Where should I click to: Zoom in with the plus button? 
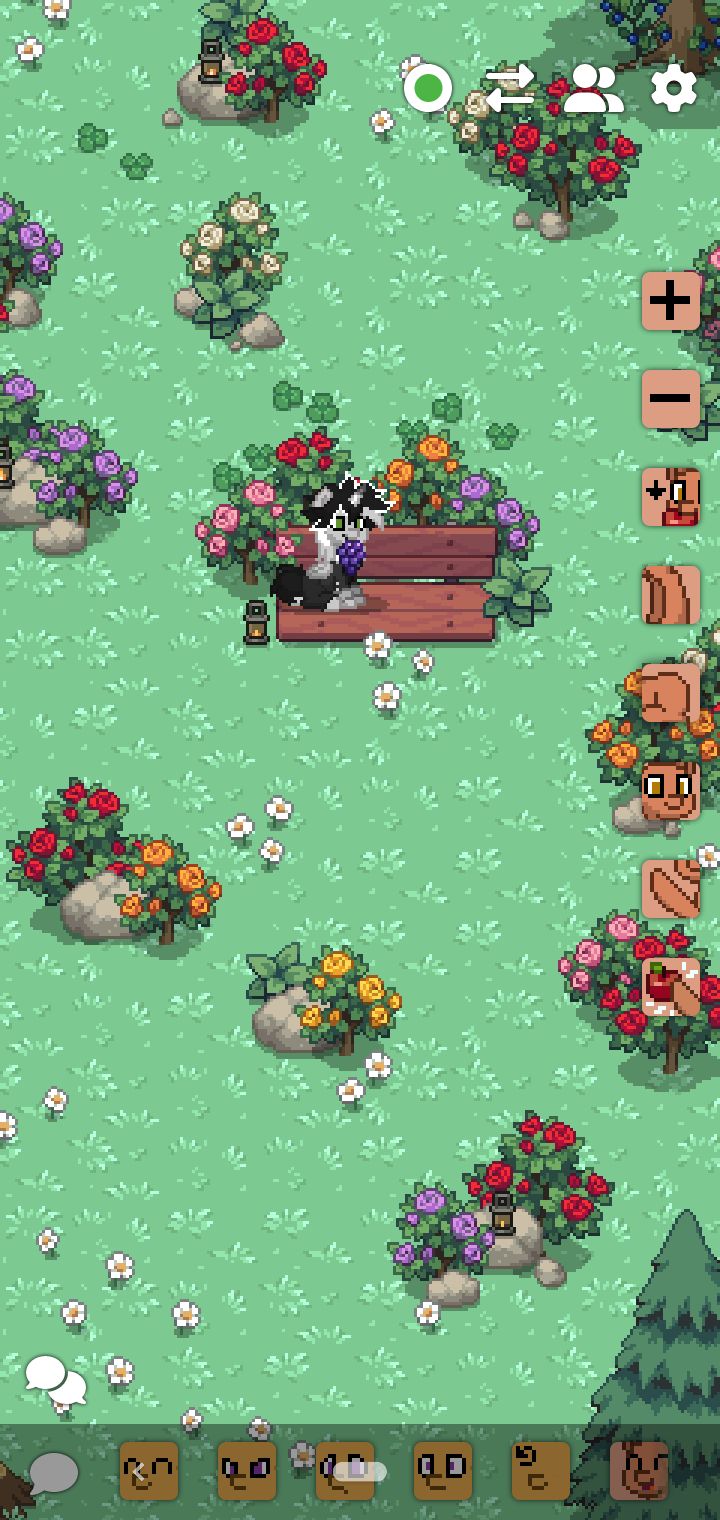tap(670, 300)
